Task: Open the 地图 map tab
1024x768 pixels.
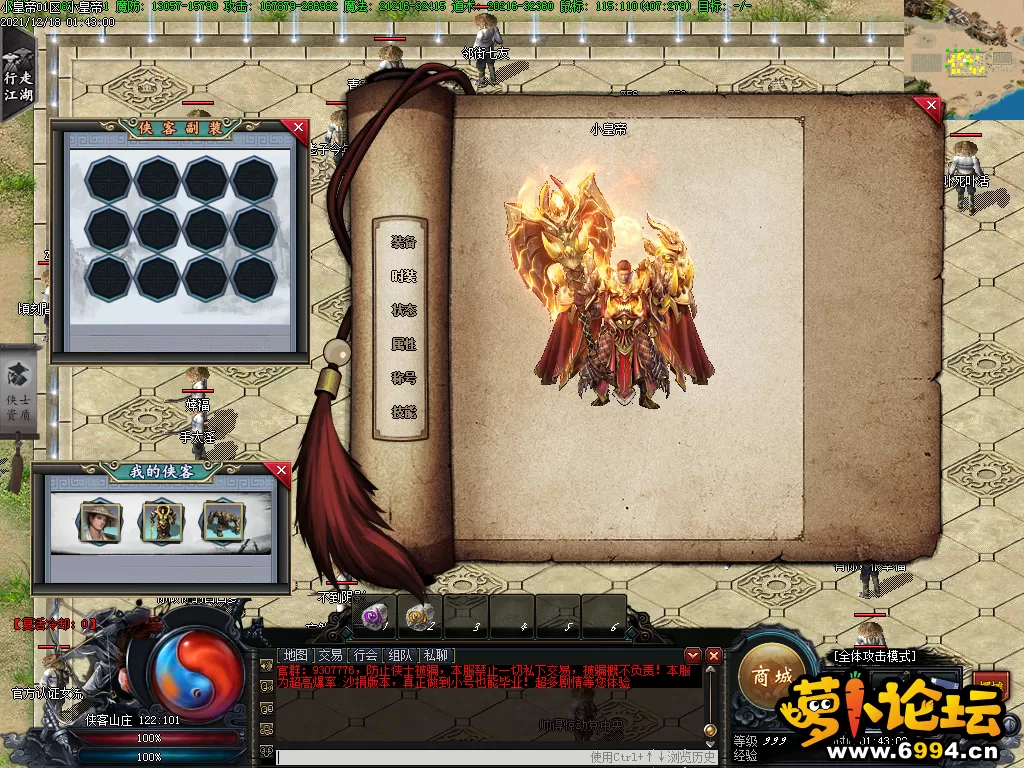Action: 295,655
